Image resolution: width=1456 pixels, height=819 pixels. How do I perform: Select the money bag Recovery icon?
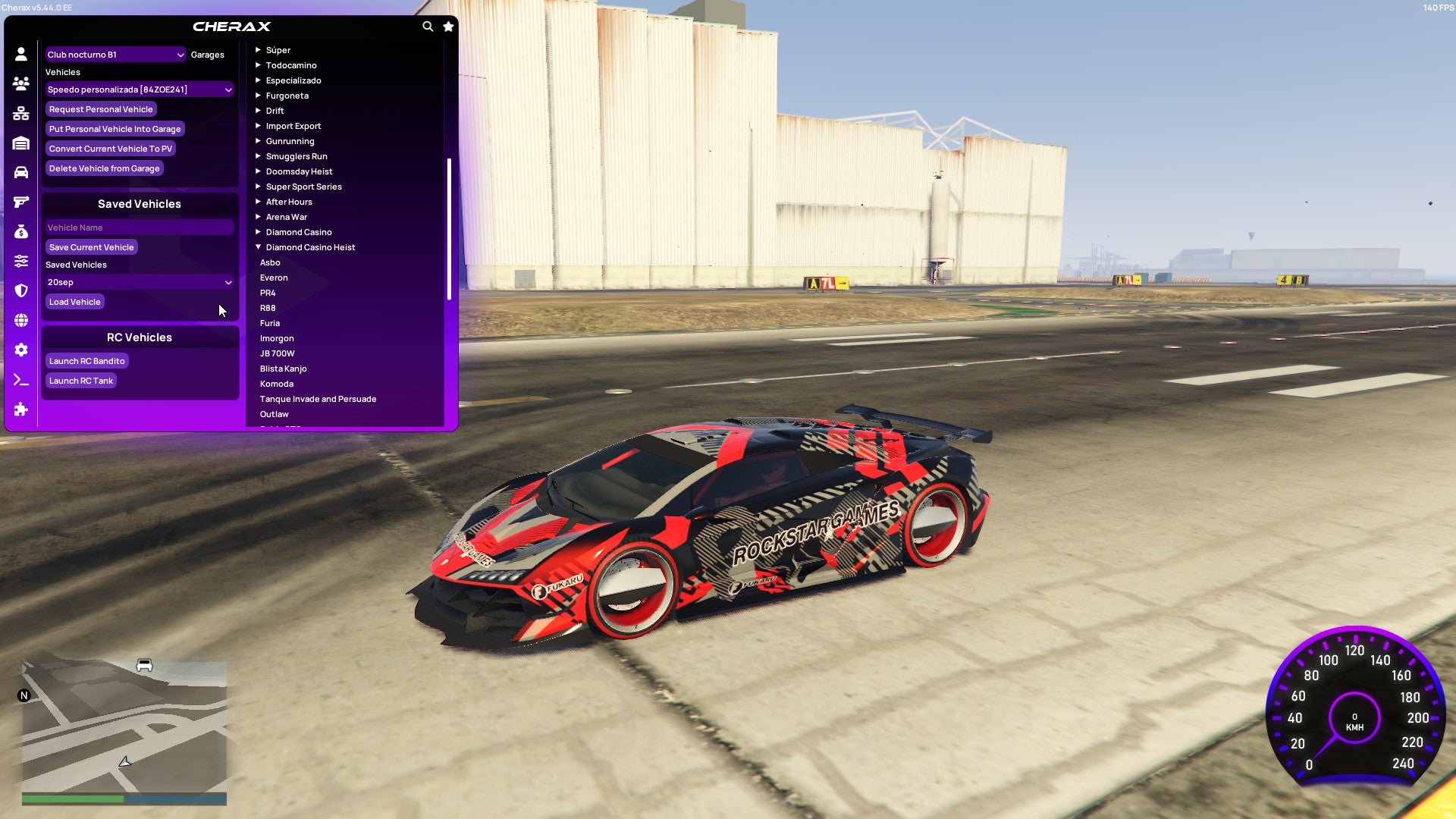point(21,231)
